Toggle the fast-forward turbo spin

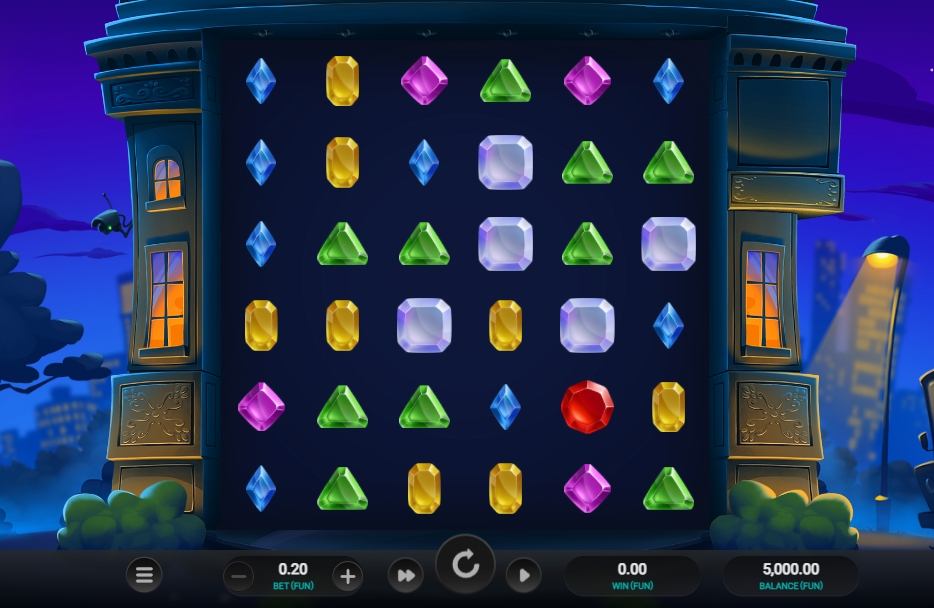[406, 576]
